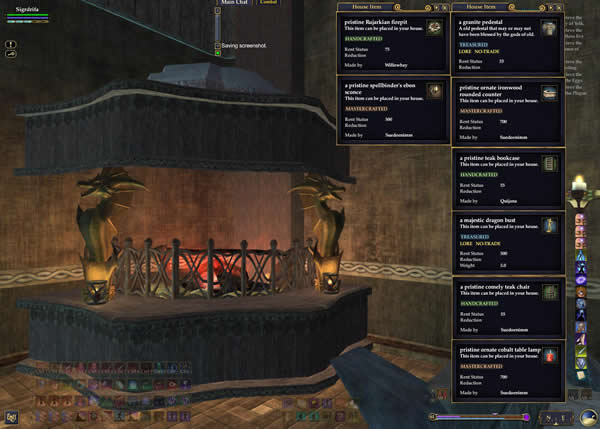Close the left House Item window
The width and height of the screenshot is (600, 429).
[446, 7]
